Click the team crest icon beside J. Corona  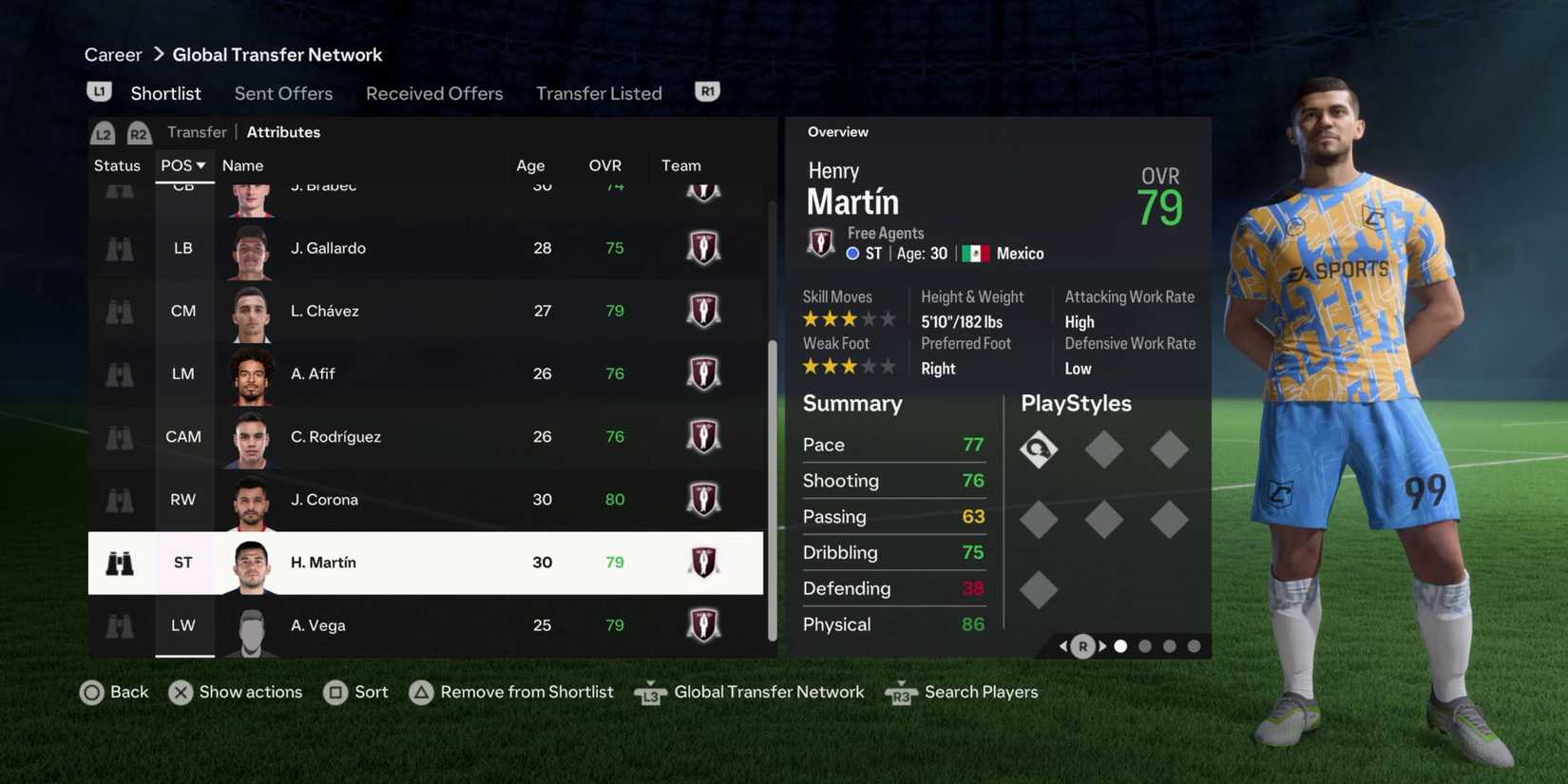coord(703,499)
